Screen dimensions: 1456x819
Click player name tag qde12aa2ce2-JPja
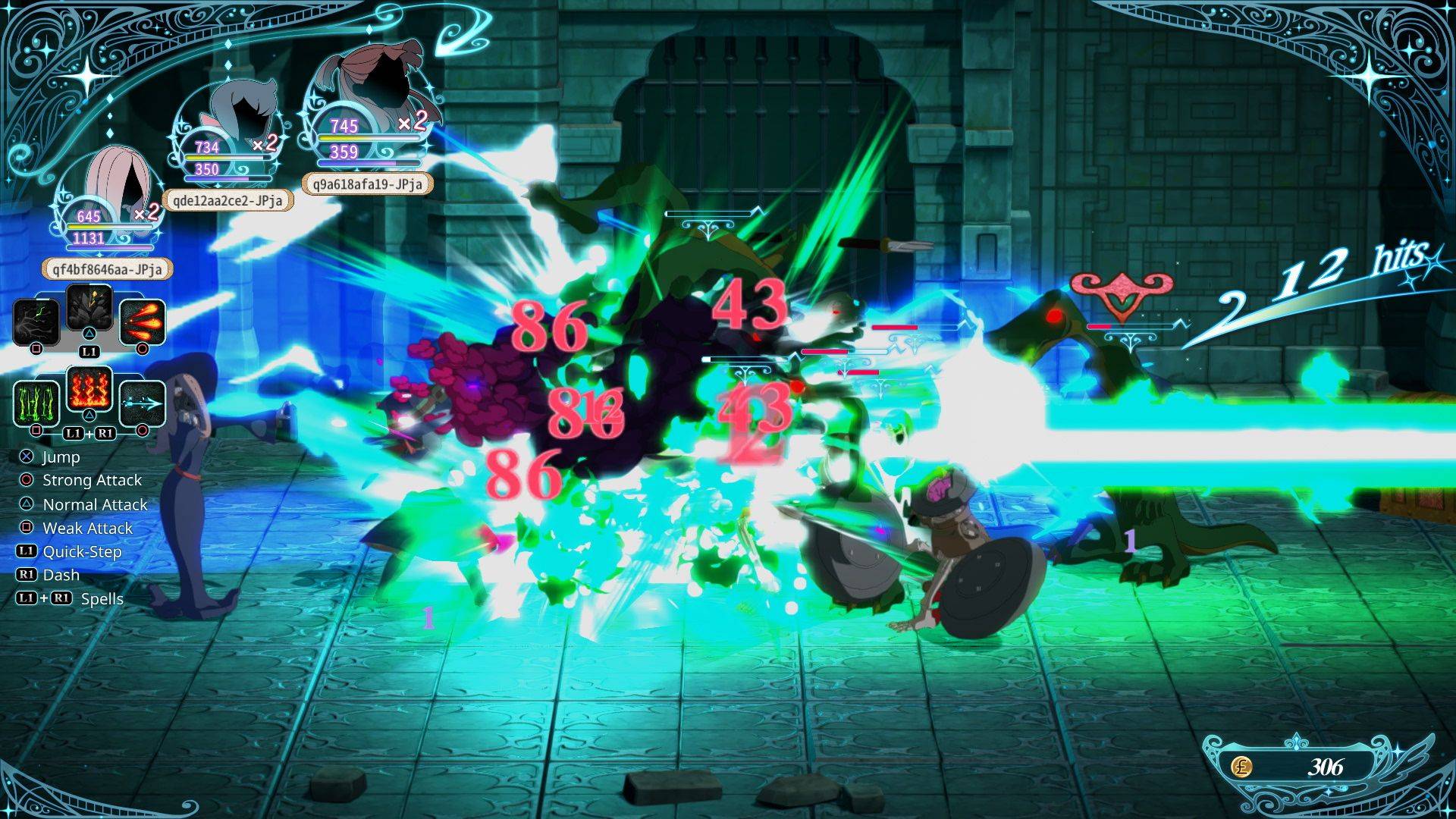click(x=227, y=200)
